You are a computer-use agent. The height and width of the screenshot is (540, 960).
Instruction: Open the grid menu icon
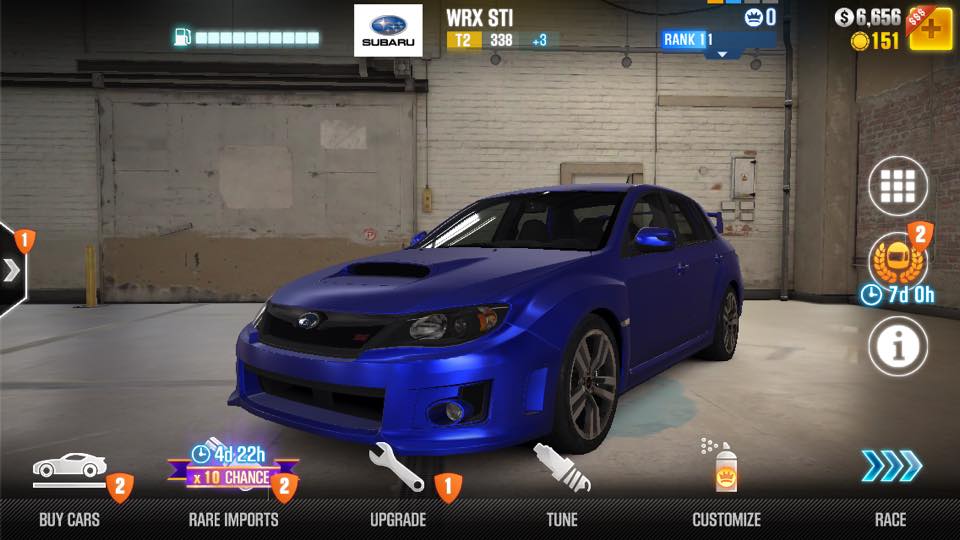point(897,186)
